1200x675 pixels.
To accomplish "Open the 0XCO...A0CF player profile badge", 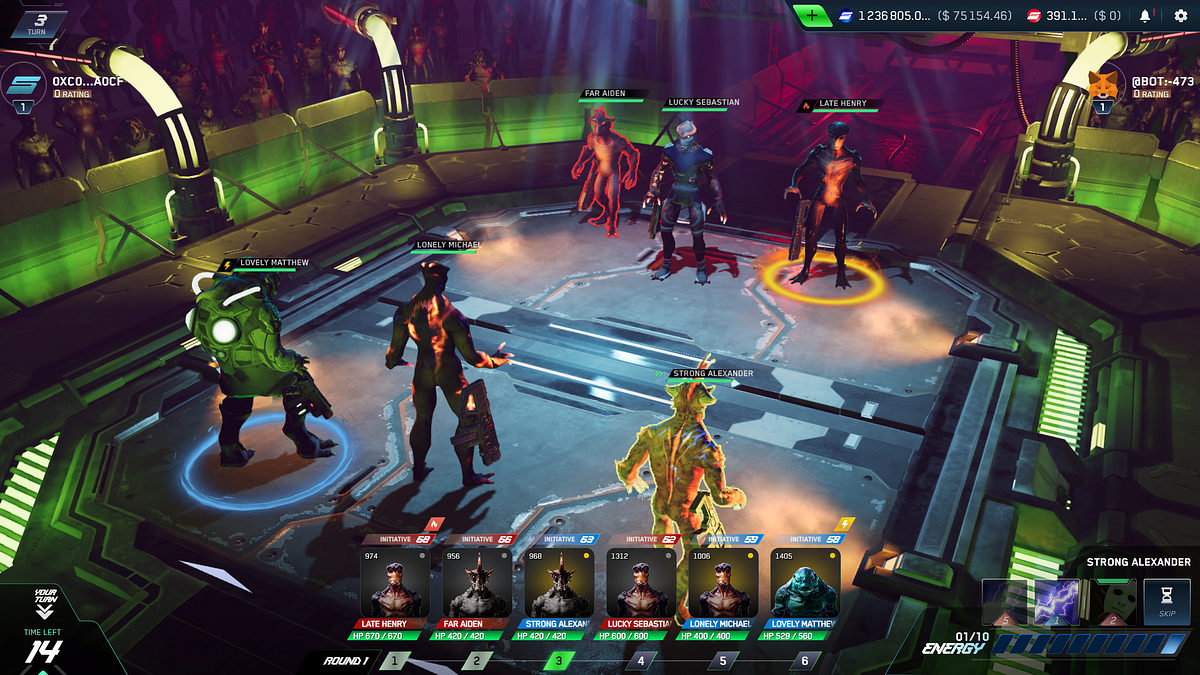I will click(23, 84).
